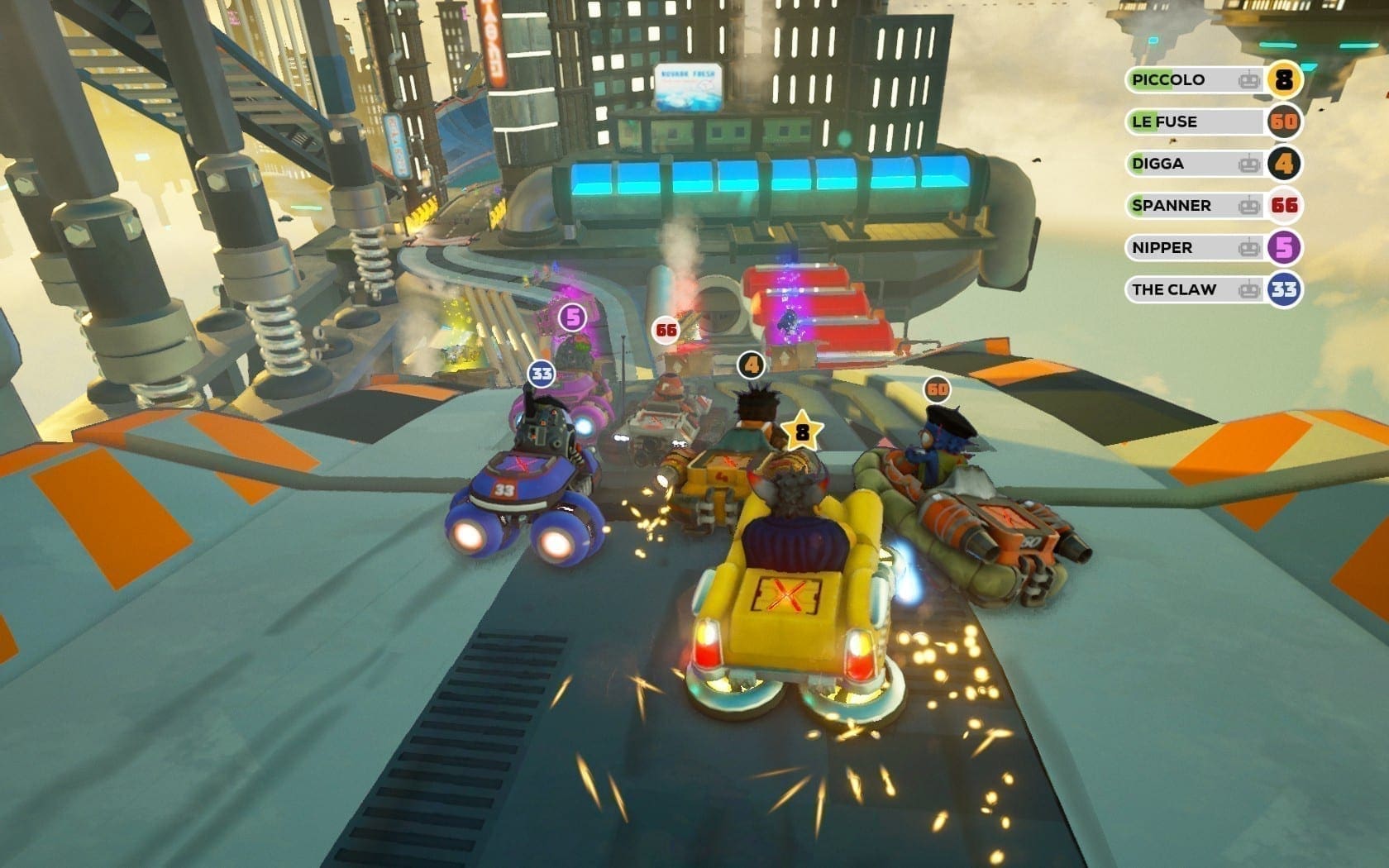Click the floating red 66 racer marker
The height and width of the screenshot is (868, 1389).
pos(666,331)
